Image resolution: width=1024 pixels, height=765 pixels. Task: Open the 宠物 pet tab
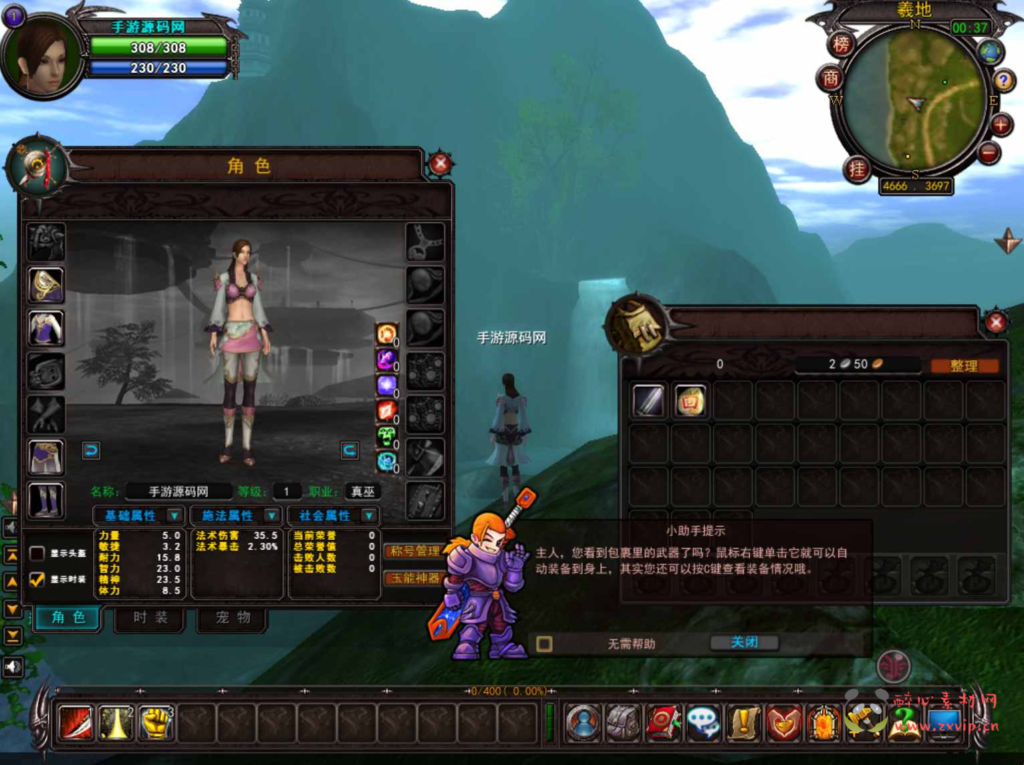tap(232, 618)
